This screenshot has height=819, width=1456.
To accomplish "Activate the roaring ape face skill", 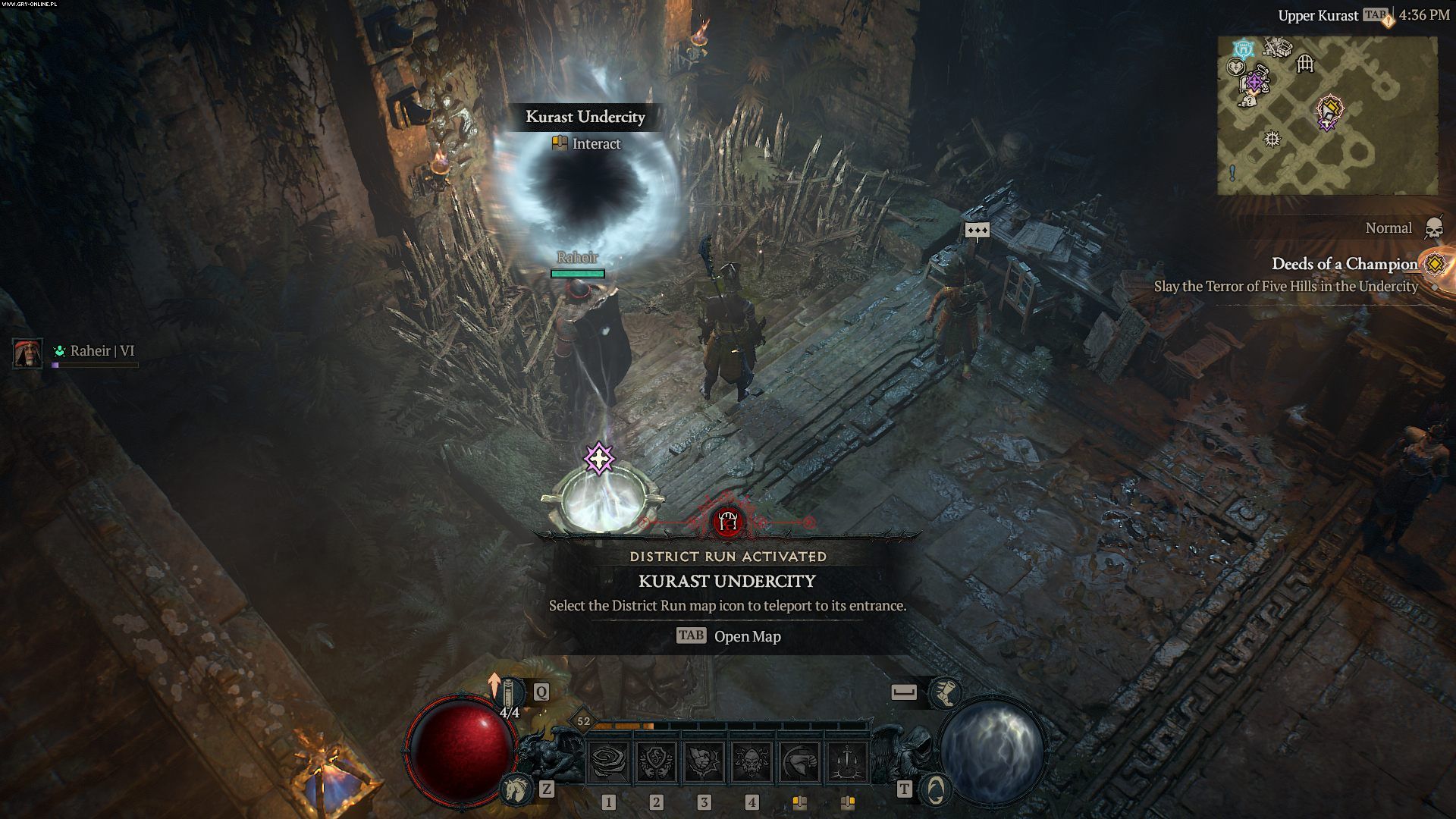I will [752, 762].
